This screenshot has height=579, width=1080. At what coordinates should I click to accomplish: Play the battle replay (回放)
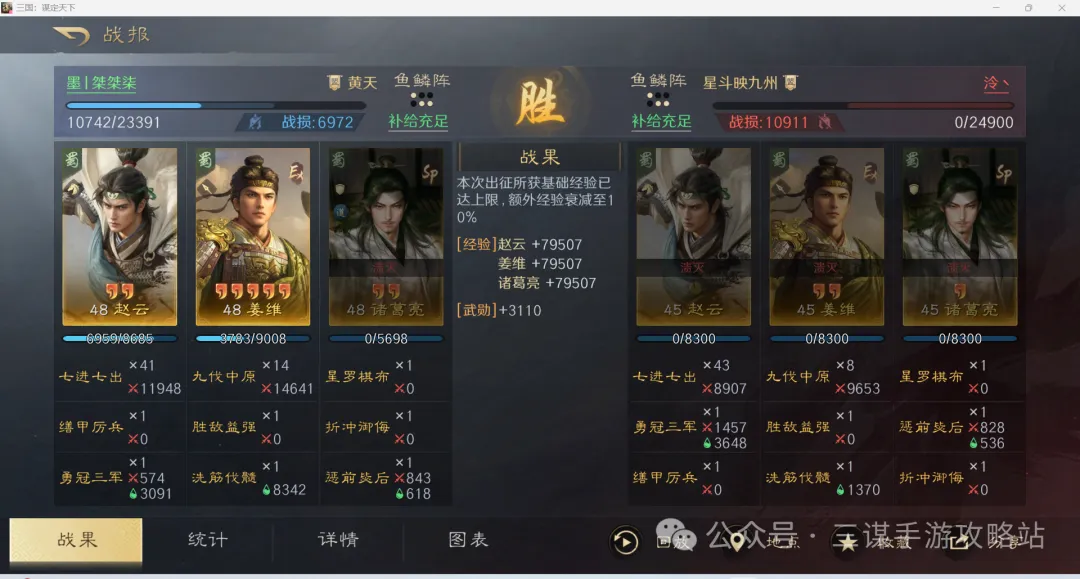pos(626,542)
